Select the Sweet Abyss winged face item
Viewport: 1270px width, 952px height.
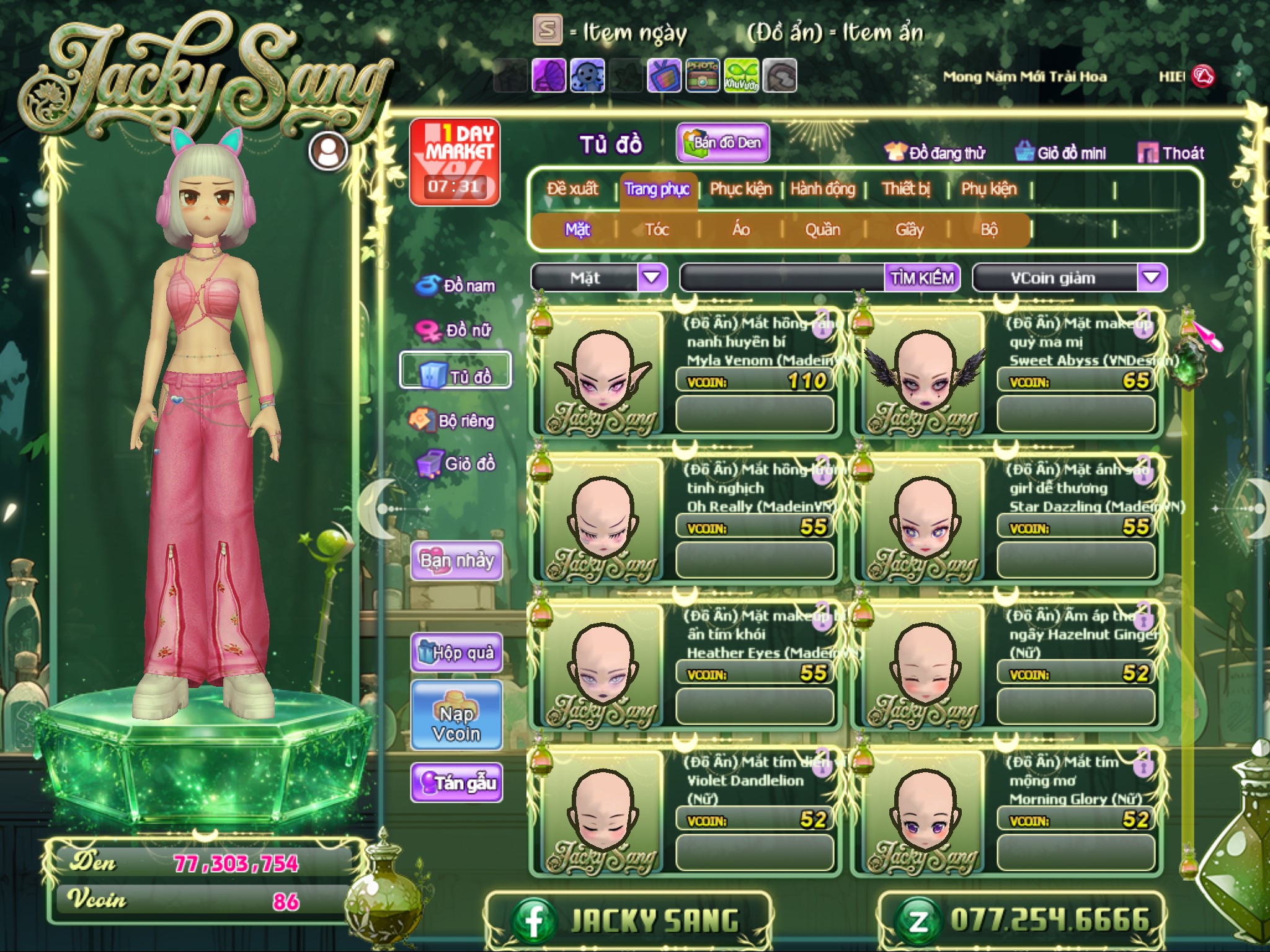[x=924, y=375]
